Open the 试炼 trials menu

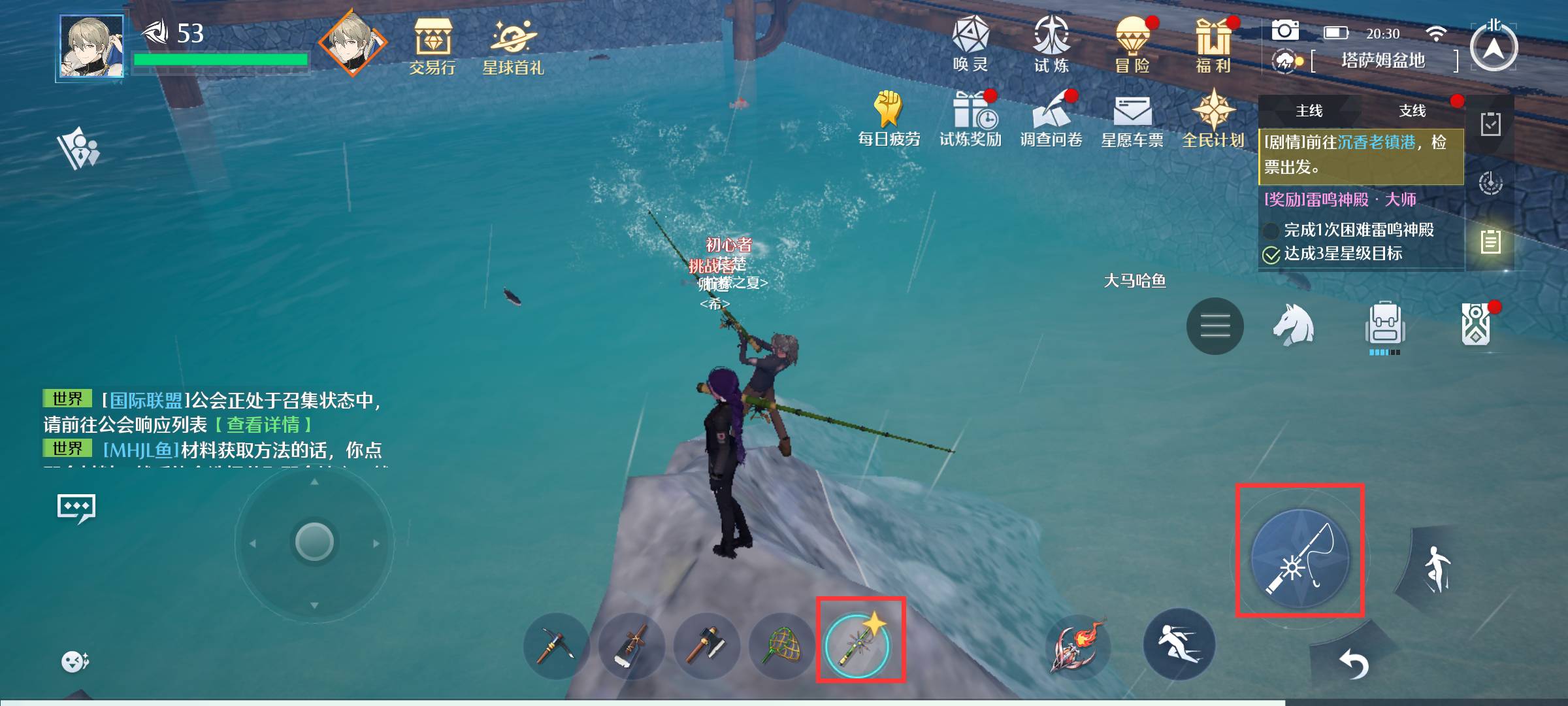[x=1051, y=44]
